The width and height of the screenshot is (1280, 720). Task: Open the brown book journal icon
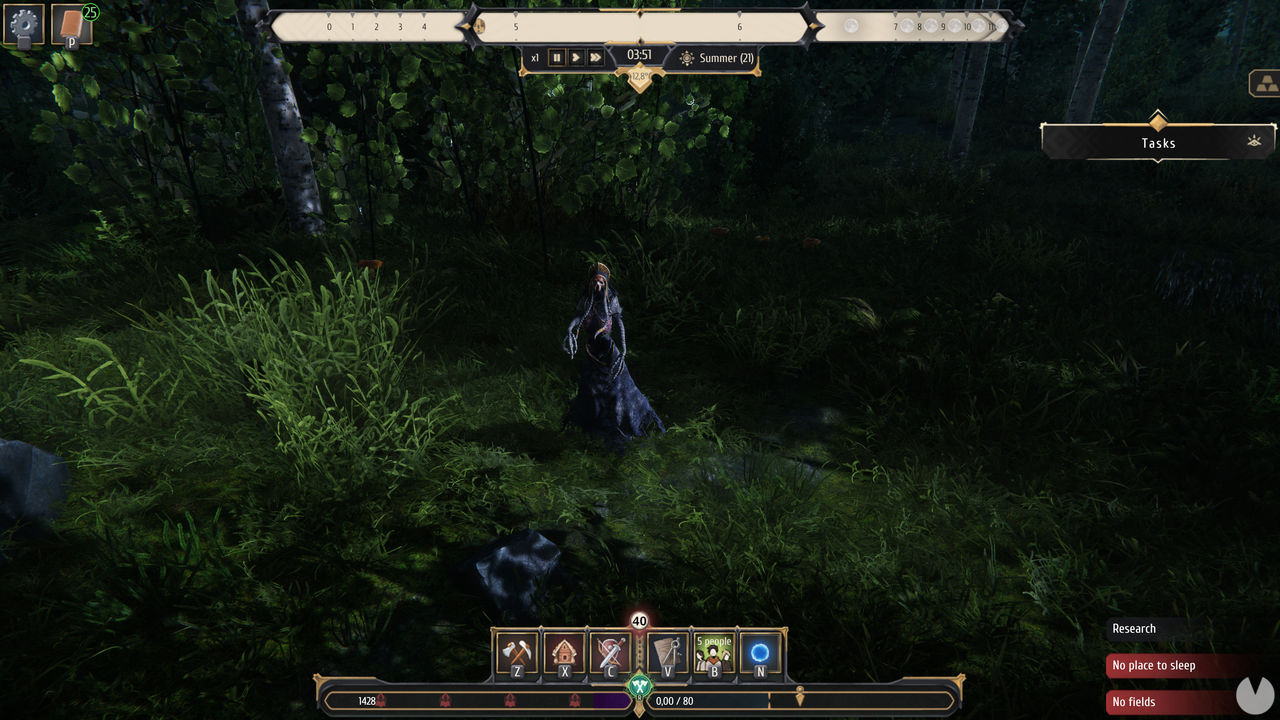point(72,25)
